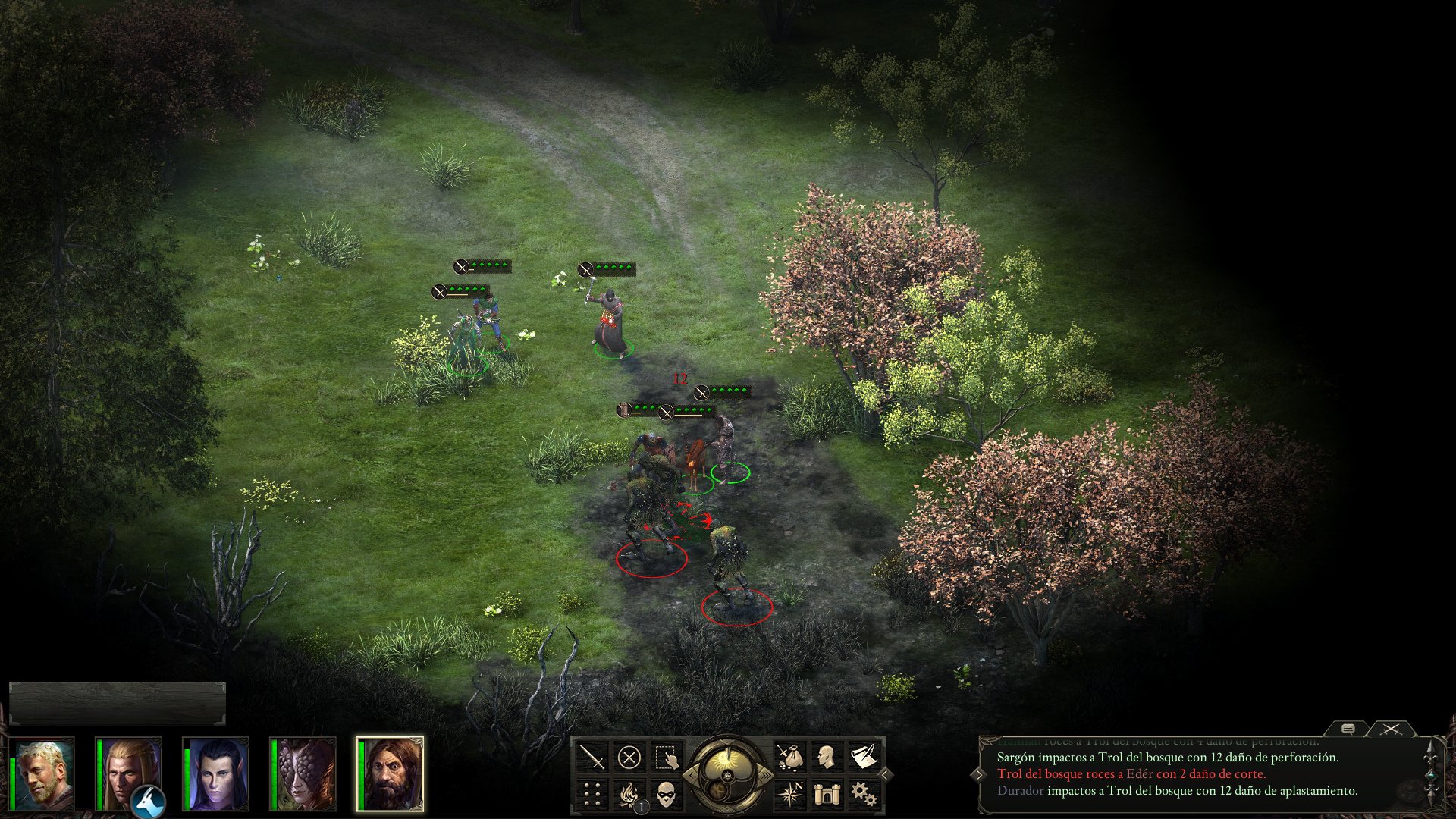Toggle the select-all party icon
The image size is (1456, 819).
tap(665, 756)
